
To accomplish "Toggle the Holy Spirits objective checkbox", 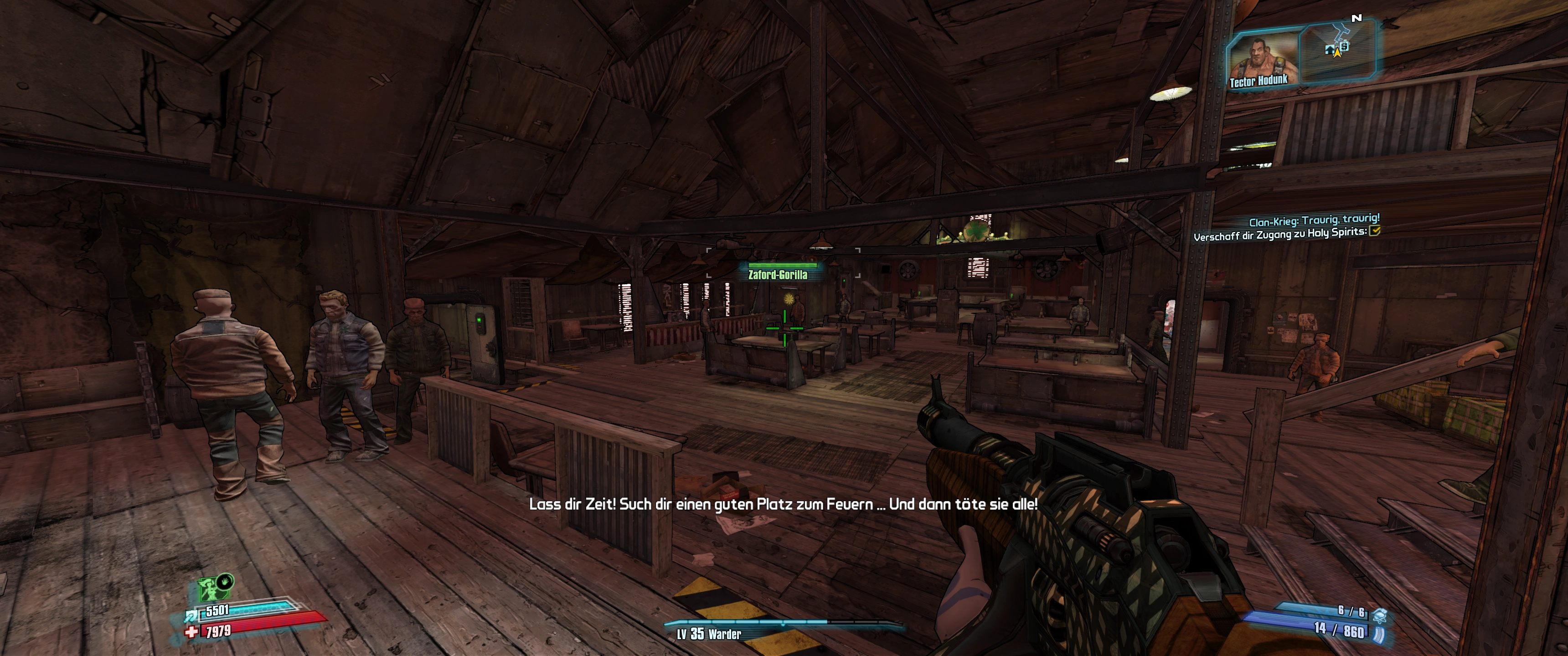I will click(x=1374, y=231).
